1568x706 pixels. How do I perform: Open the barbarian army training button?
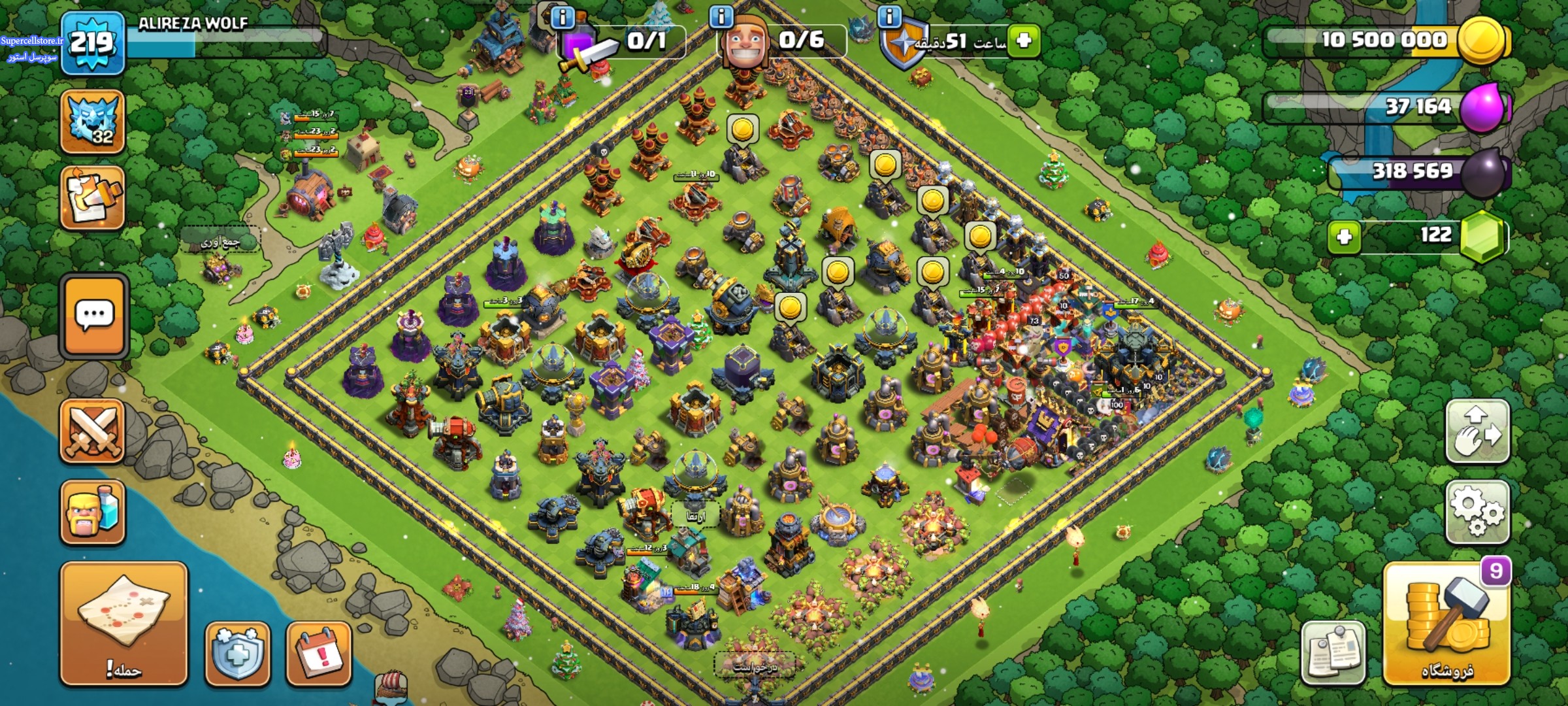pos(92,512)
